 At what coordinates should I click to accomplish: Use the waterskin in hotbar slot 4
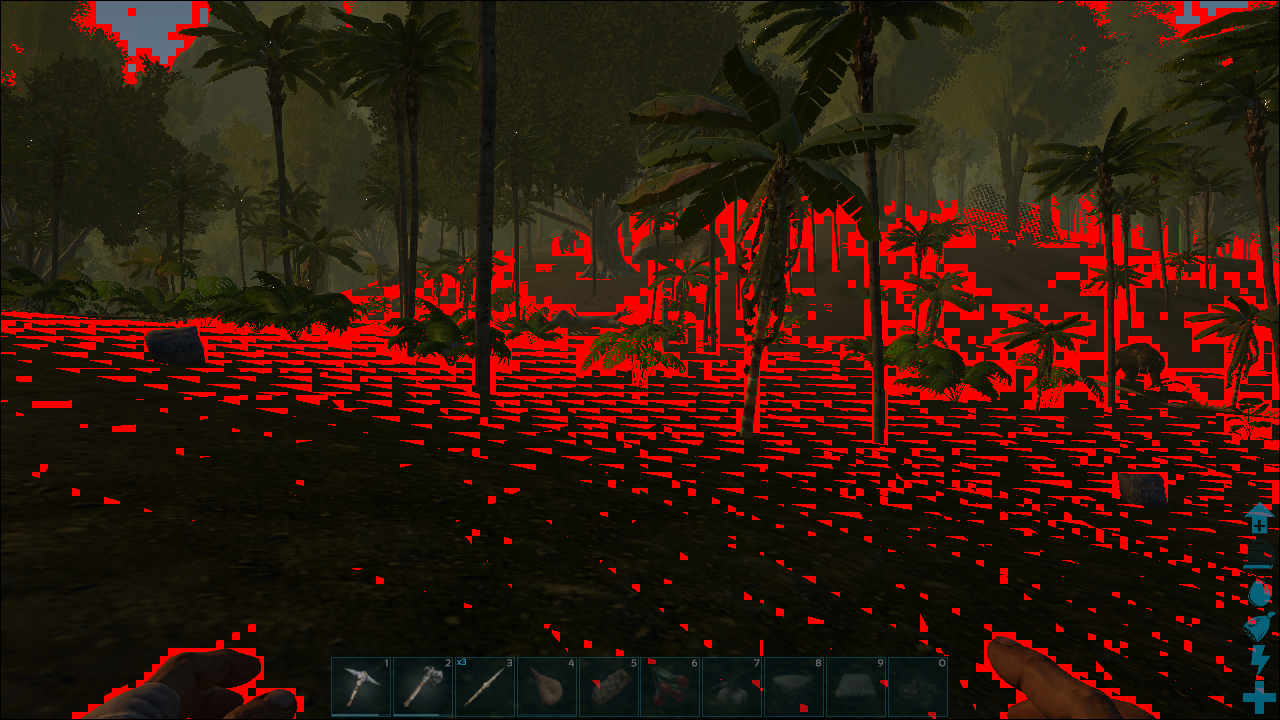point(547,686)
